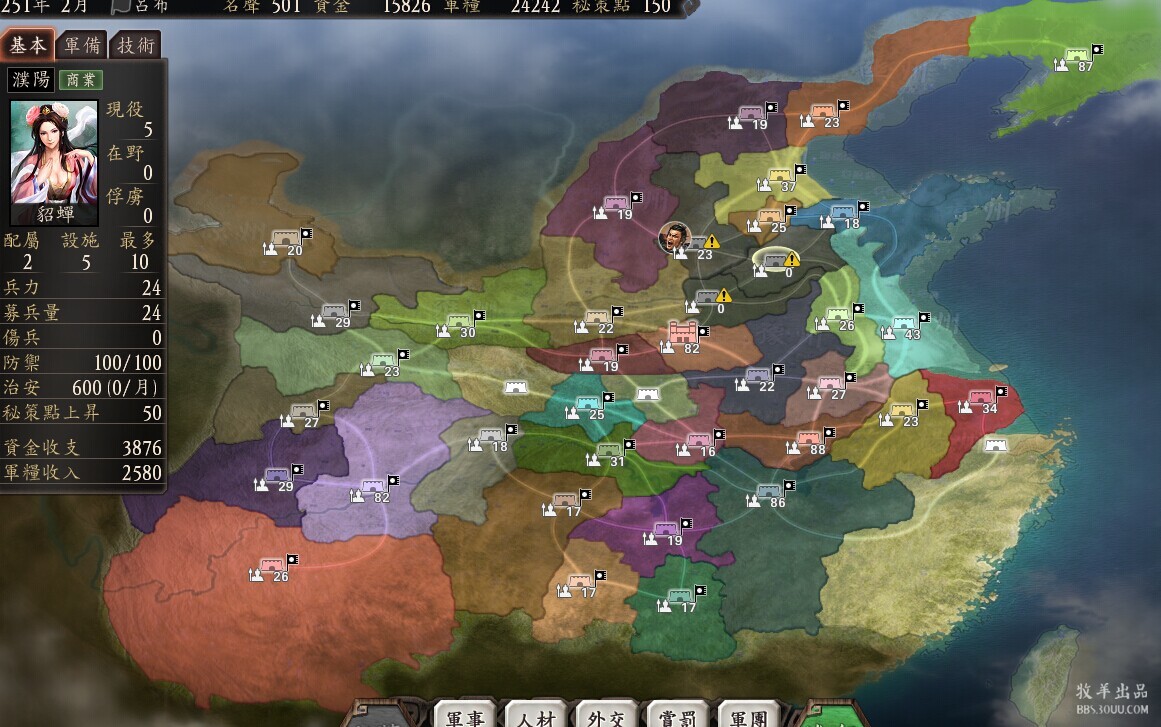Select the city with 88 troops
The height and width of the screenshot is (727, 1161).
811,440
